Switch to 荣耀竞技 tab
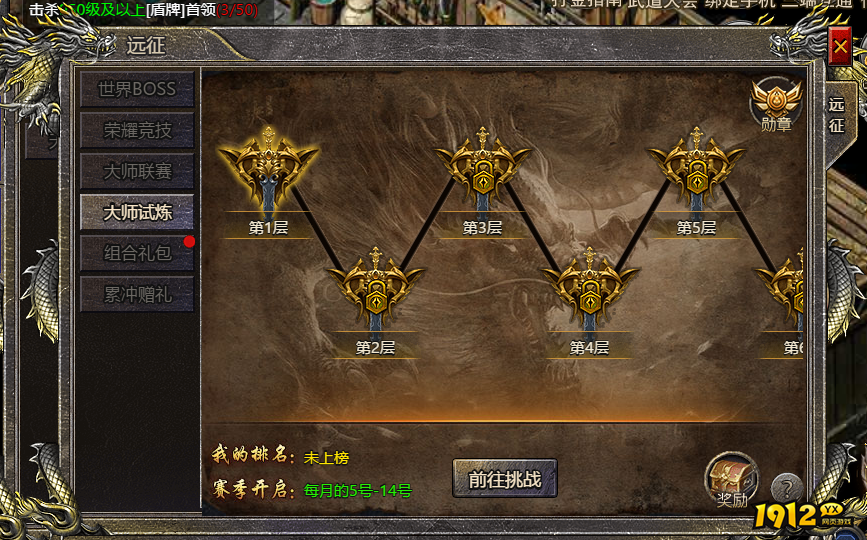 pyautogui.click(x=137, y=129)
